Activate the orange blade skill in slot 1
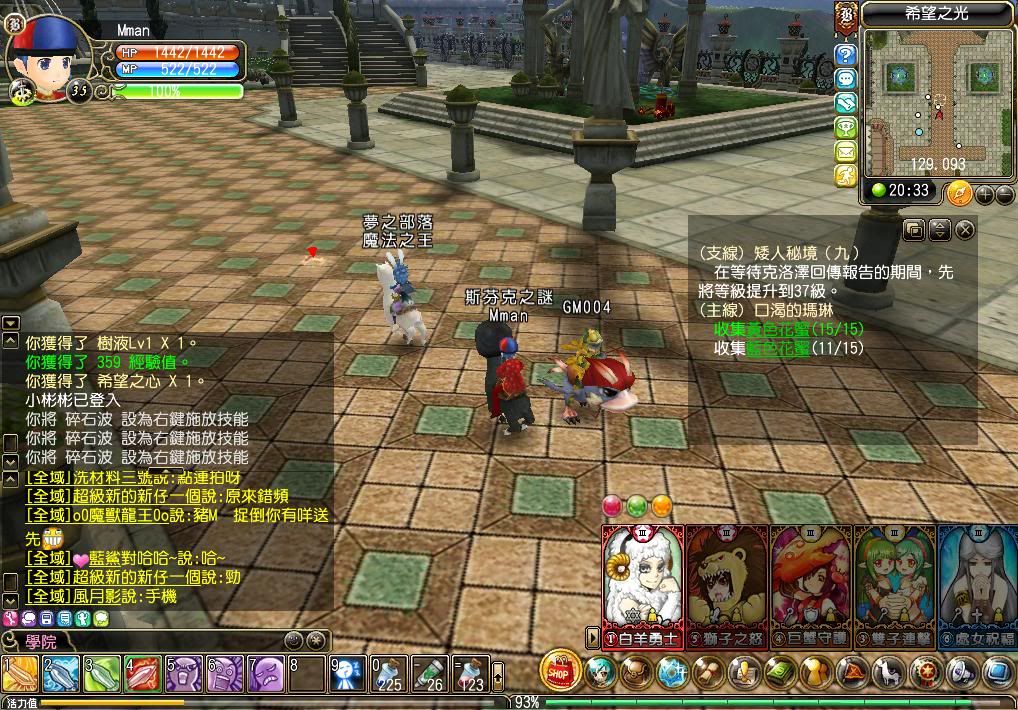The width and height of the screenshot is (1018, 710). 20,674
